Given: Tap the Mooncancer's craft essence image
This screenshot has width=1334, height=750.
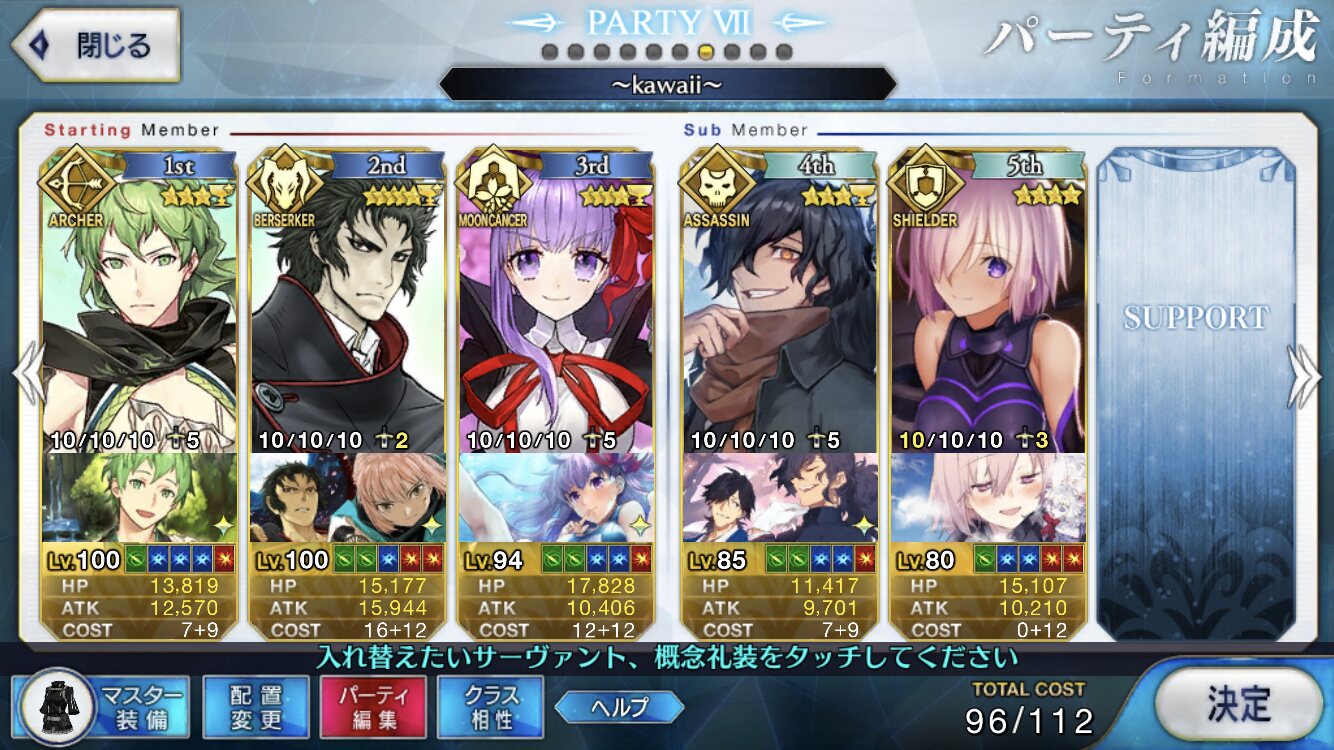Looking at the screenshot, I should pos(556,497).
